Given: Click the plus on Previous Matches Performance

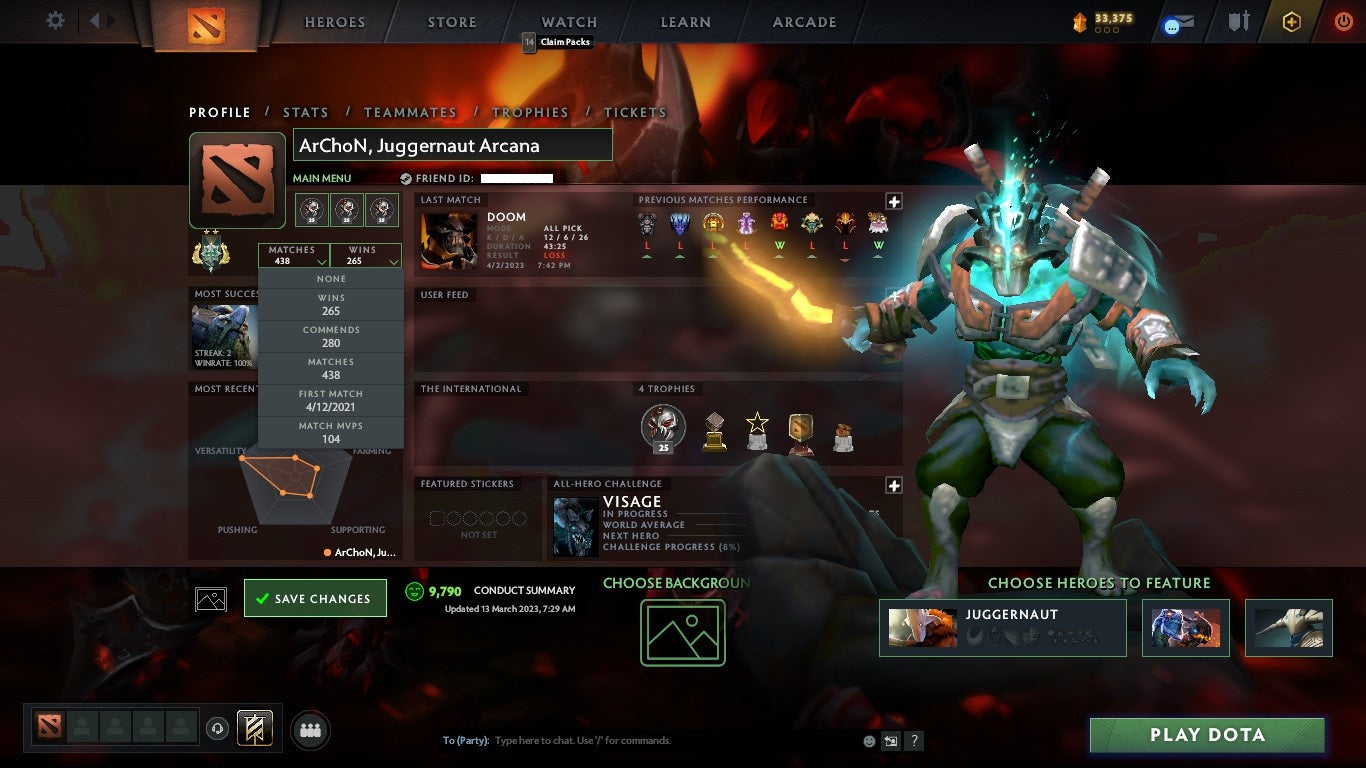Looking at the screenshot, I should (x=893, y=202).
